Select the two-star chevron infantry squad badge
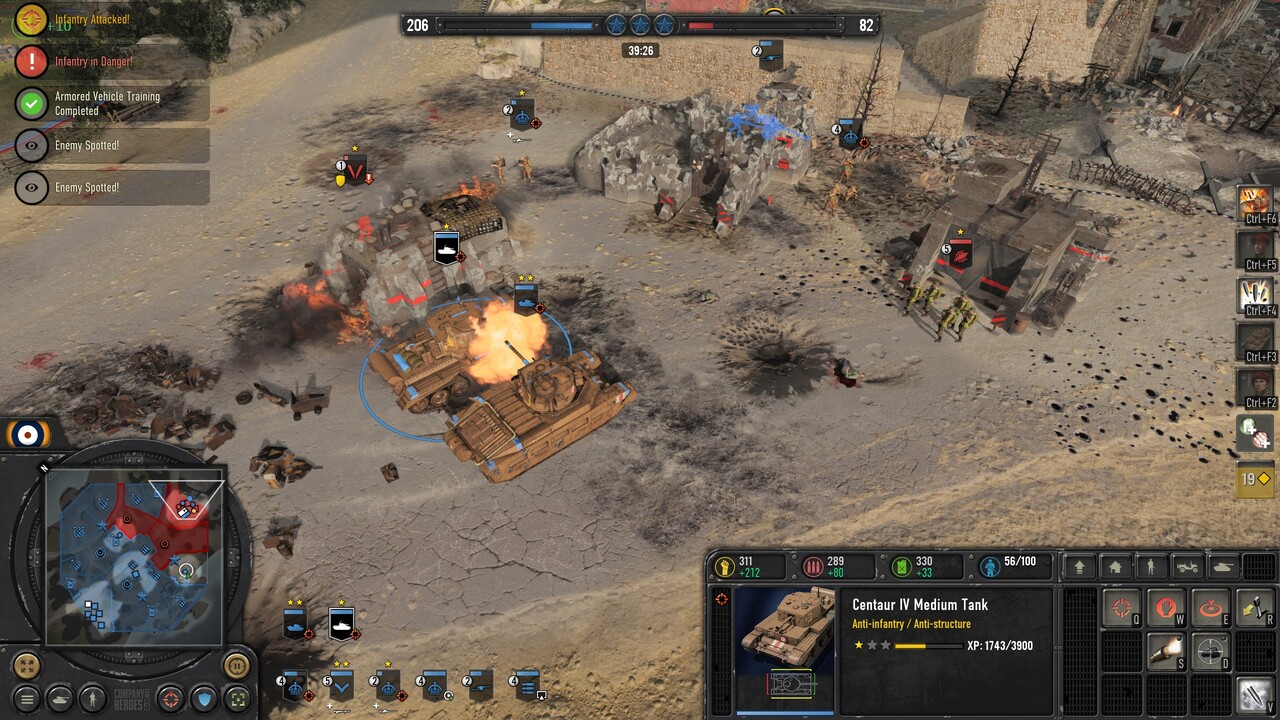This screenshot has width=1280, height=720. [341, 684]
